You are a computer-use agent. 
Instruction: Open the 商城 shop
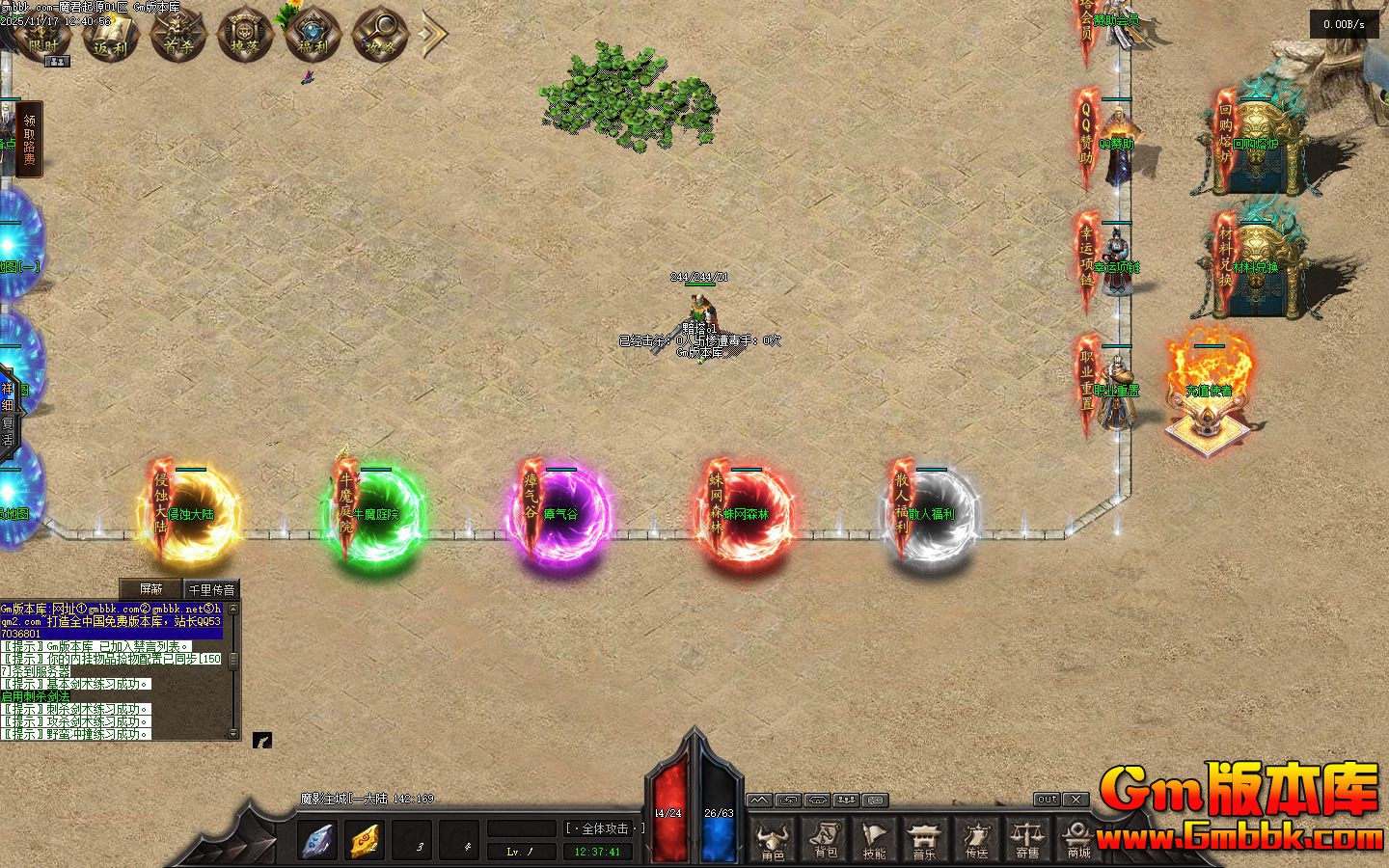coord(1078,840)
